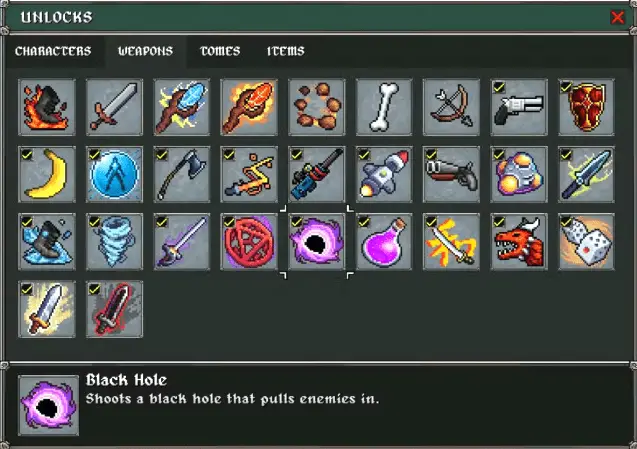Switch to the Characters tab
Viewport: 637px width, 449px height.
pyautogui.click(x=53, y=51)
